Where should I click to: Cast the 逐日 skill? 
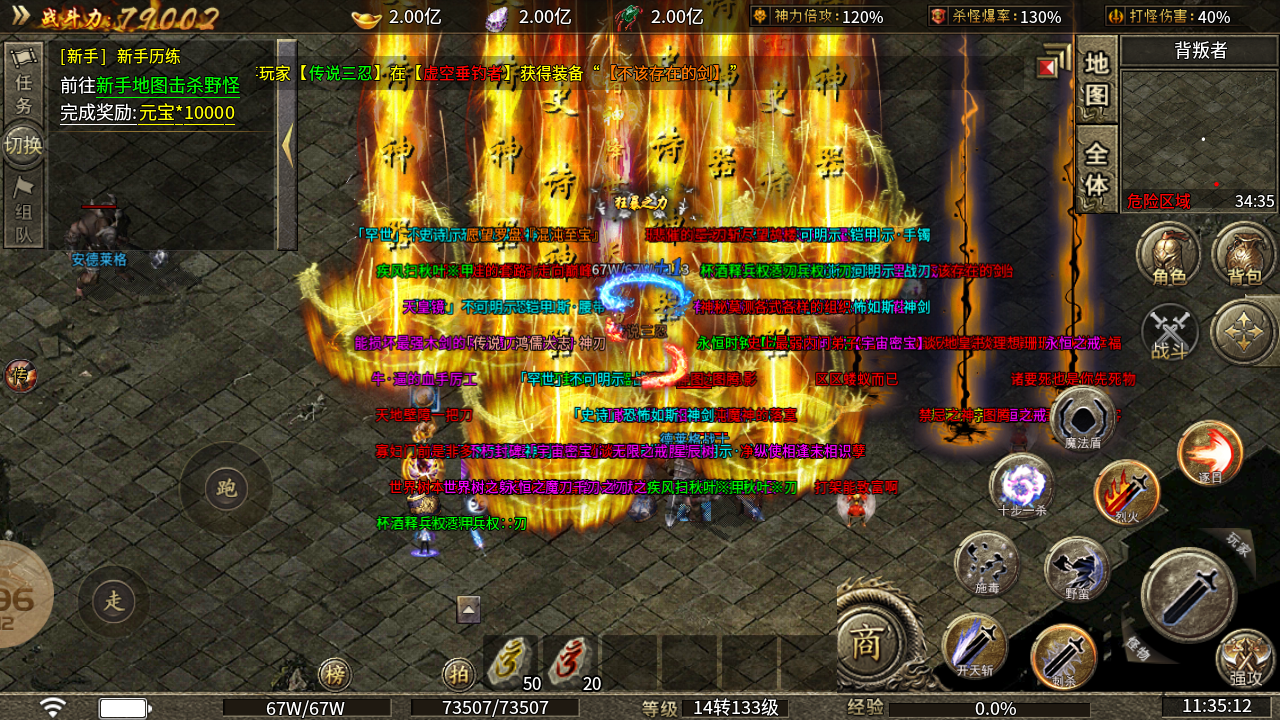(1210, 453)
